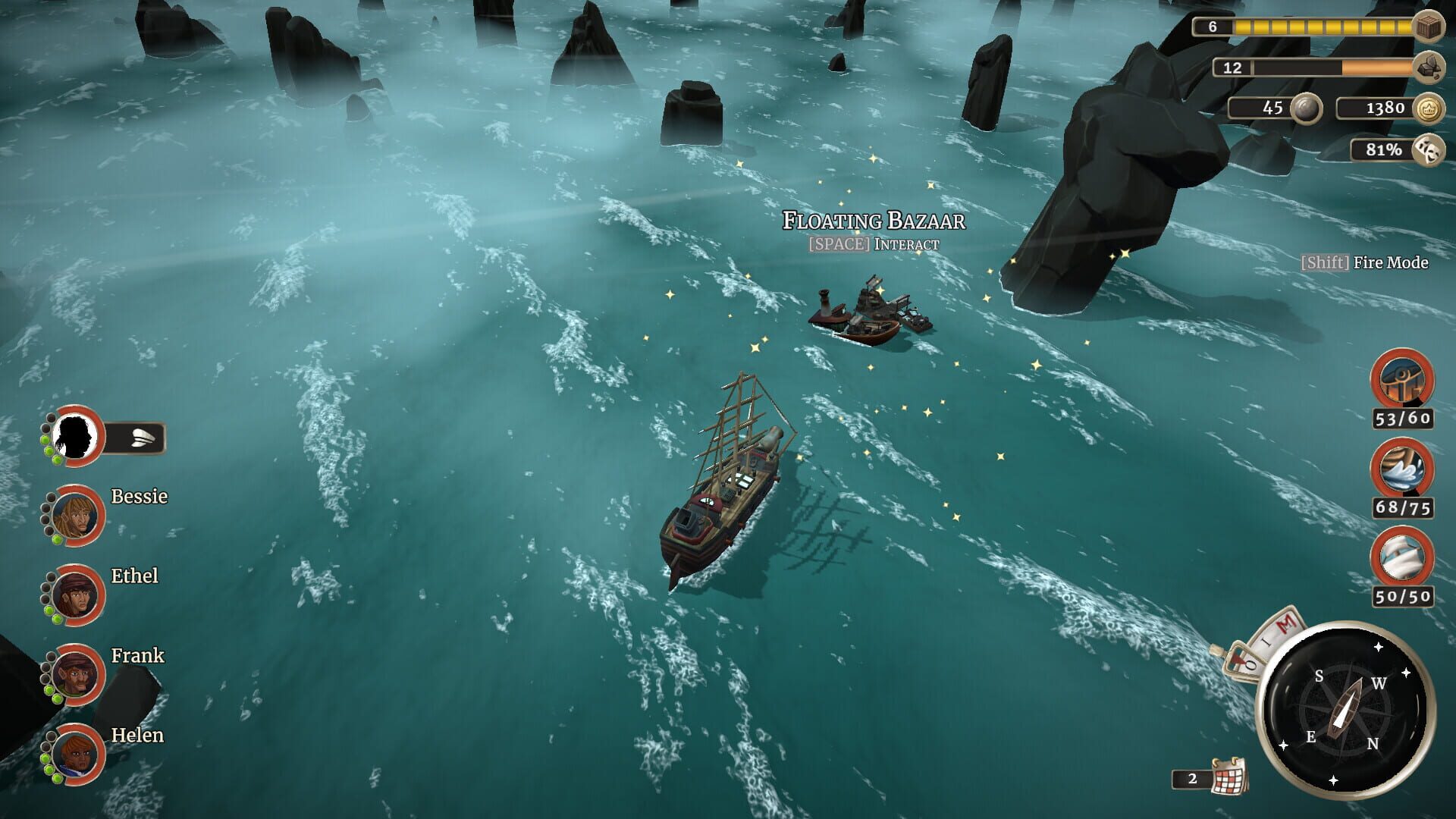1456x819 pixels.
Task: Open the gold coin currency icon
Action: (1429, 107)
